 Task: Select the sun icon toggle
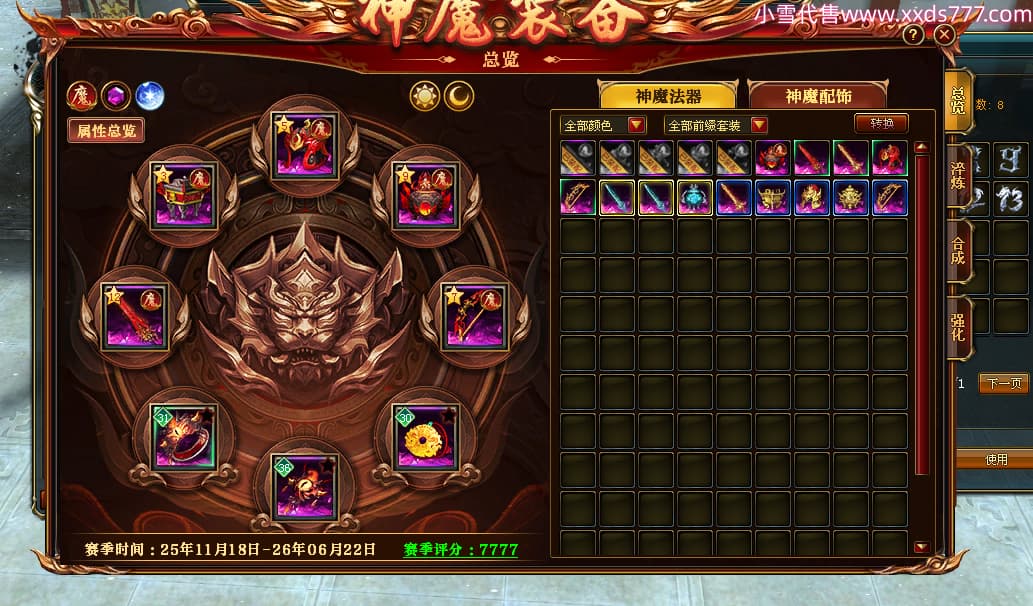click(425, 96)
